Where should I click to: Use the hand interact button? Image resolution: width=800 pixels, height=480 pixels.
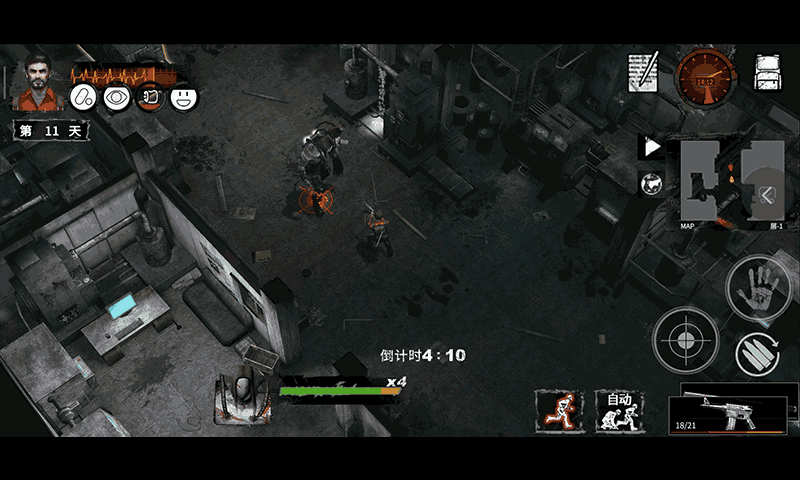coord(758,291)
